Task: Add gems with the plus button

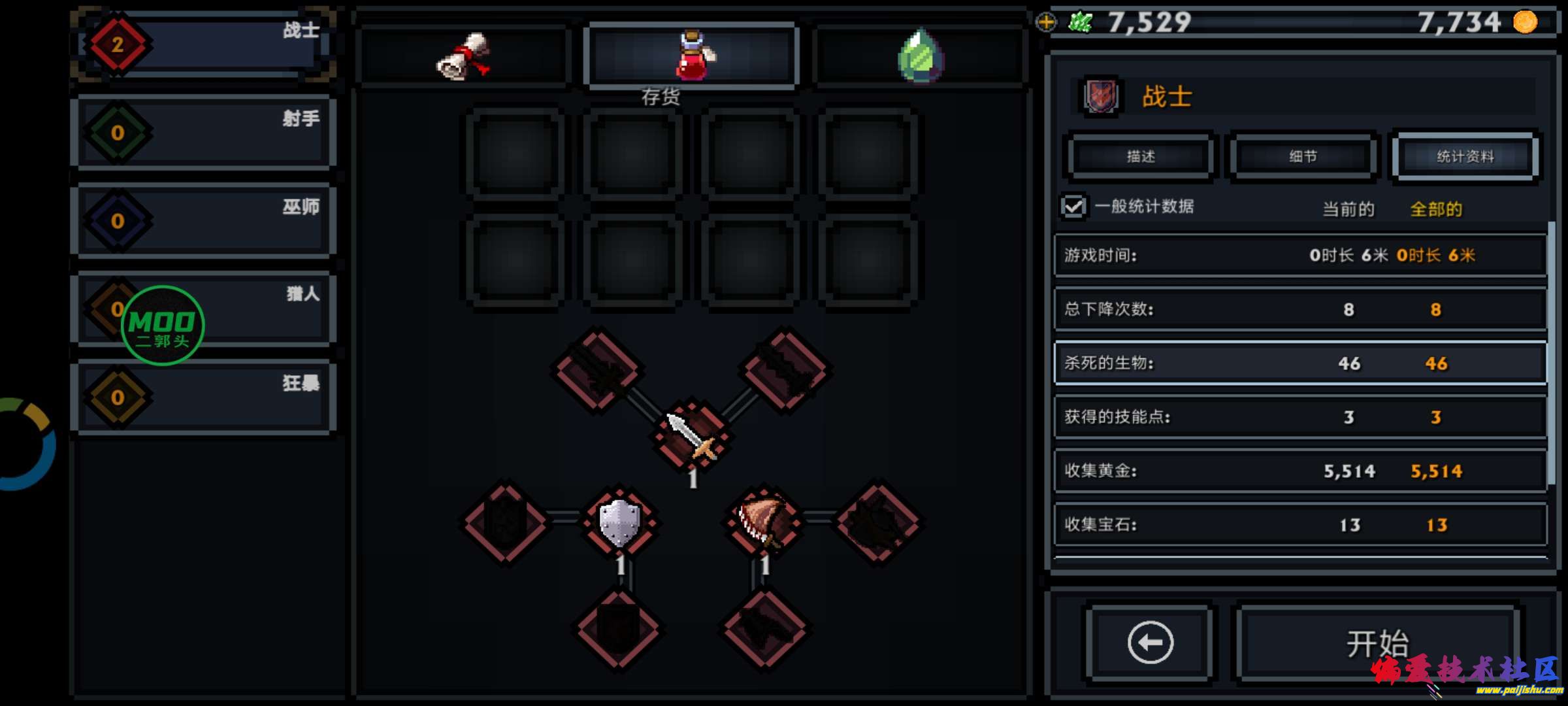Action: 1046,22
